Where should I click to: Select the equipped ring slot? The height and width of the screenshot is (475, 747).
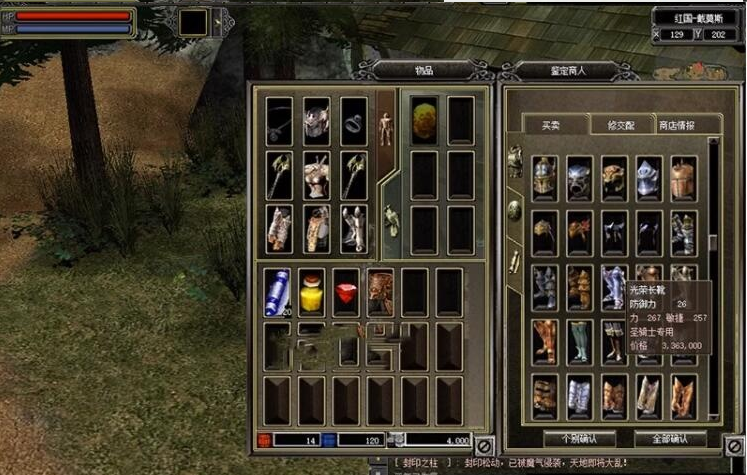click(x=353, y=120)
